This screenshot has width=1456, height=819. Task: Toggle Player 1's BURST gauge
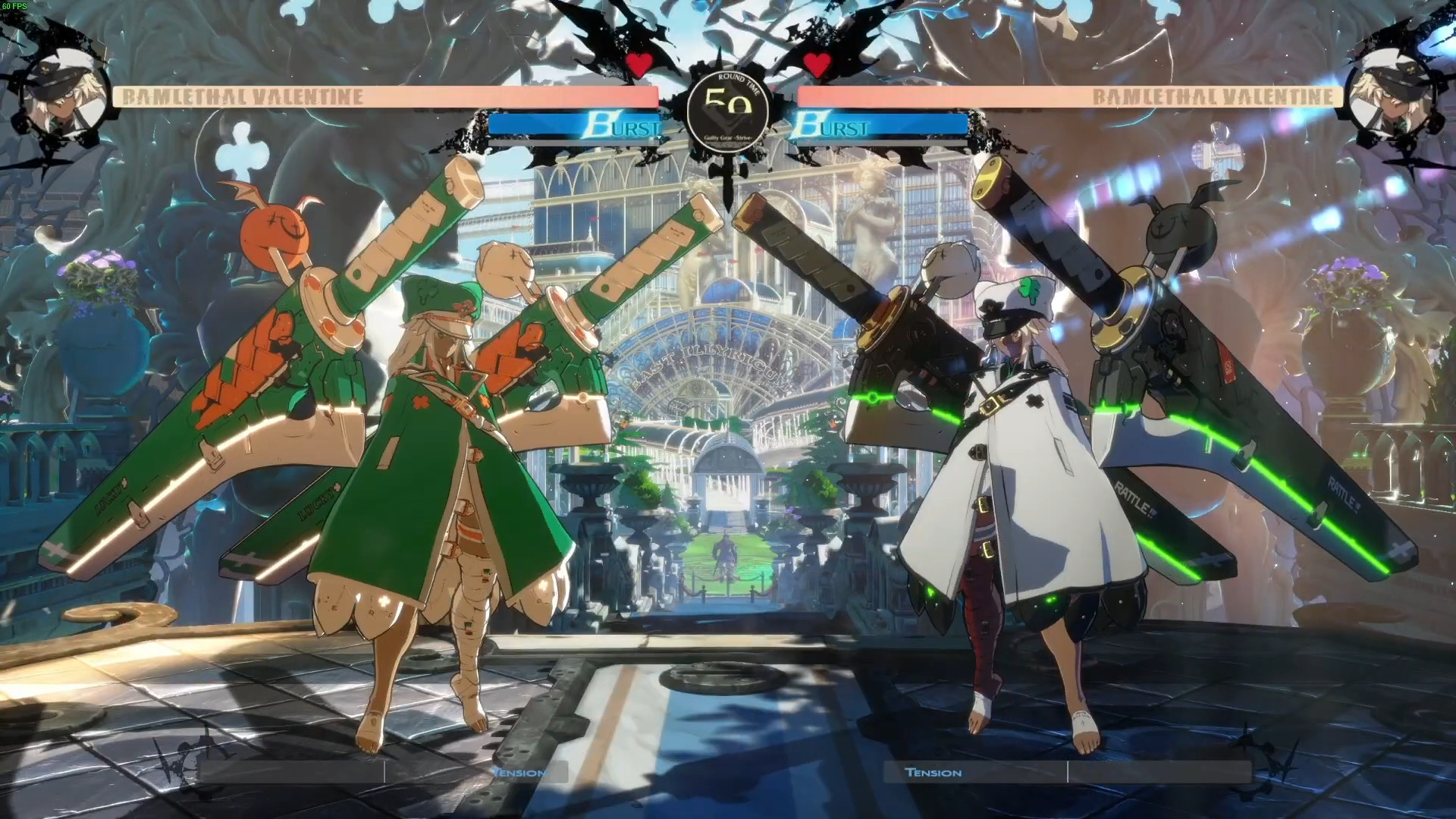(x=576, y=127)
